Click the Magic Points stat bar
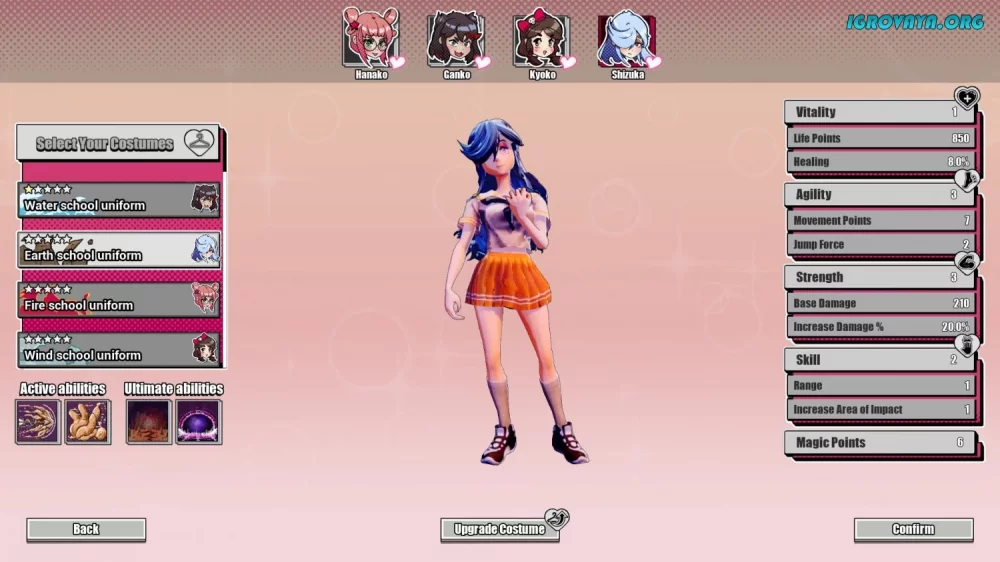Viewport: 1000px width, 562px height. 879,442
